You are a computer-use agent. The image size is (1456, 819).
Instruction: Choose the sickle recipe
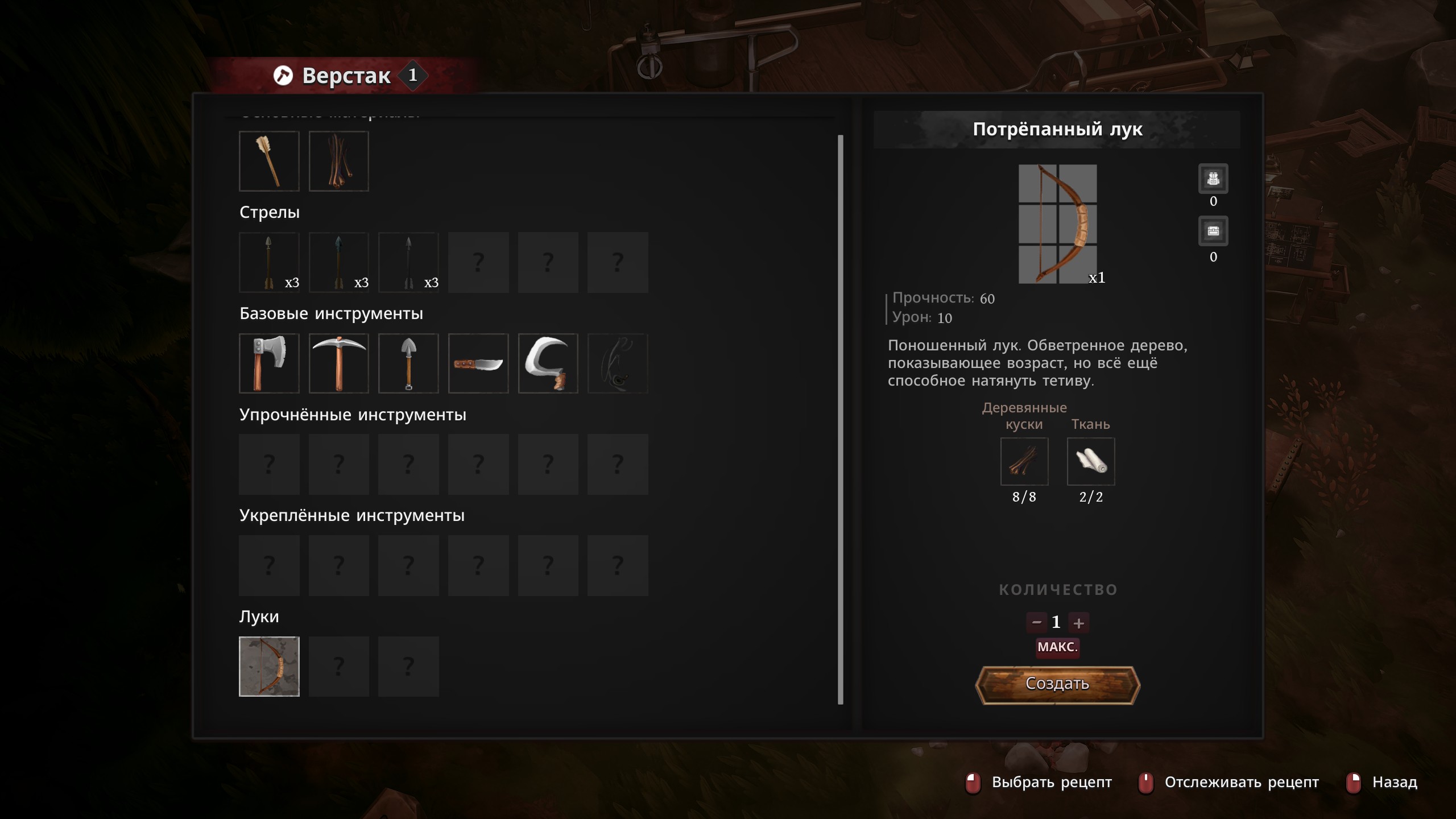(x=548, y=363)
